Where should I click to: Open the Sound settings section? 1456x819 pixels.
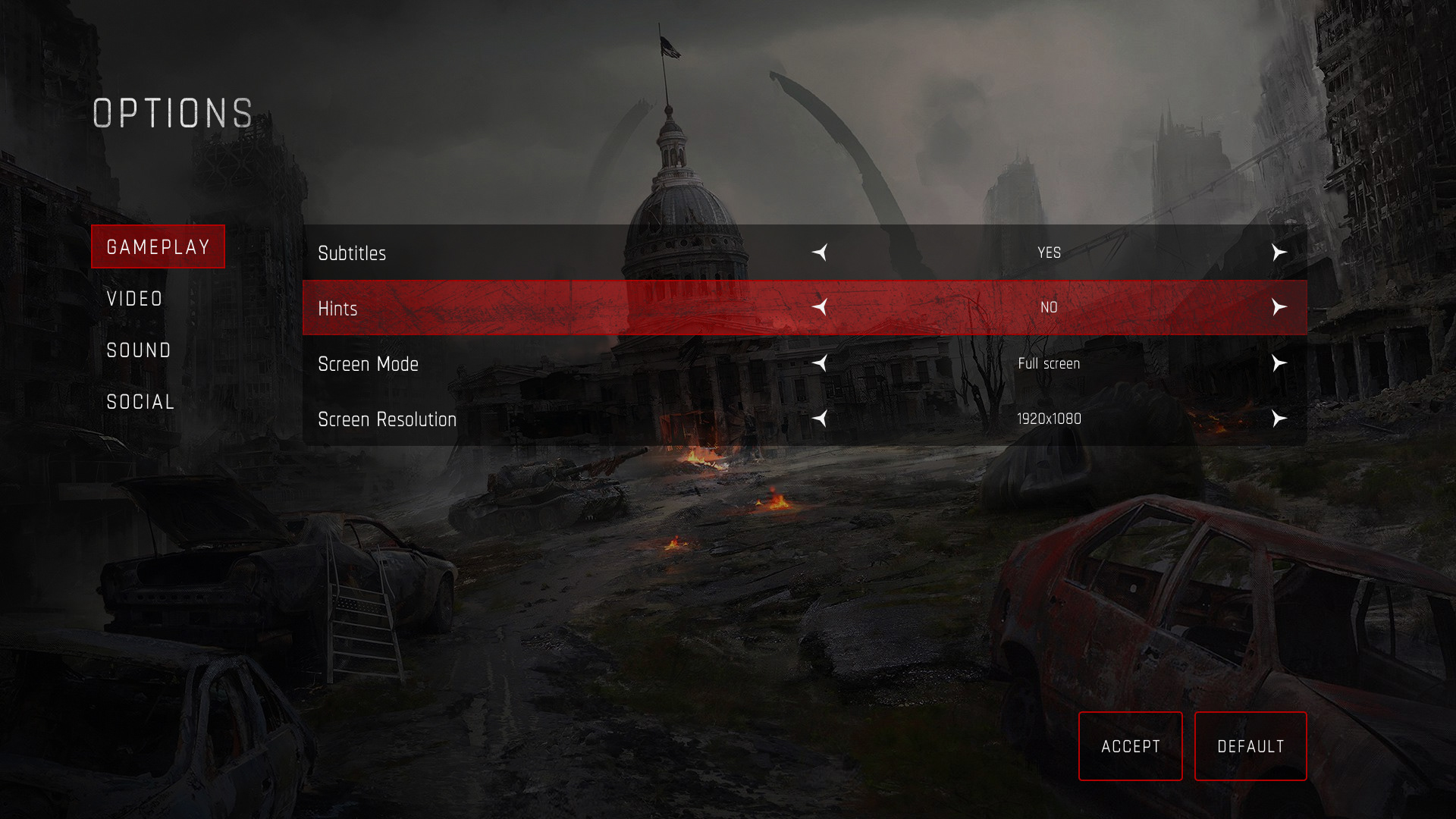(x=139, y=350)
